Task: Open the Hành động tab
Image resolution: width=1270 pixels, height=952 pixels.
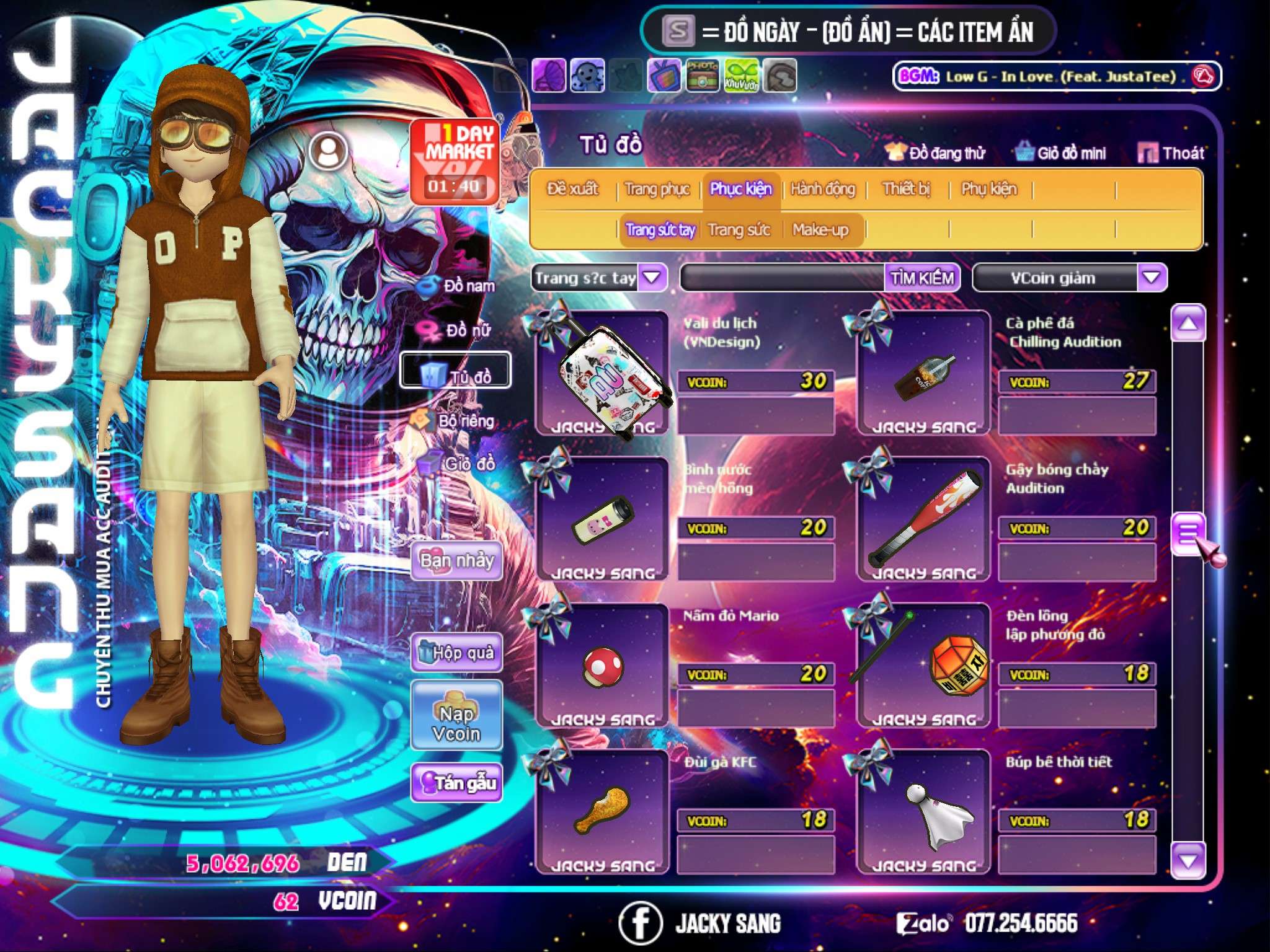Action: coord(822,188)
